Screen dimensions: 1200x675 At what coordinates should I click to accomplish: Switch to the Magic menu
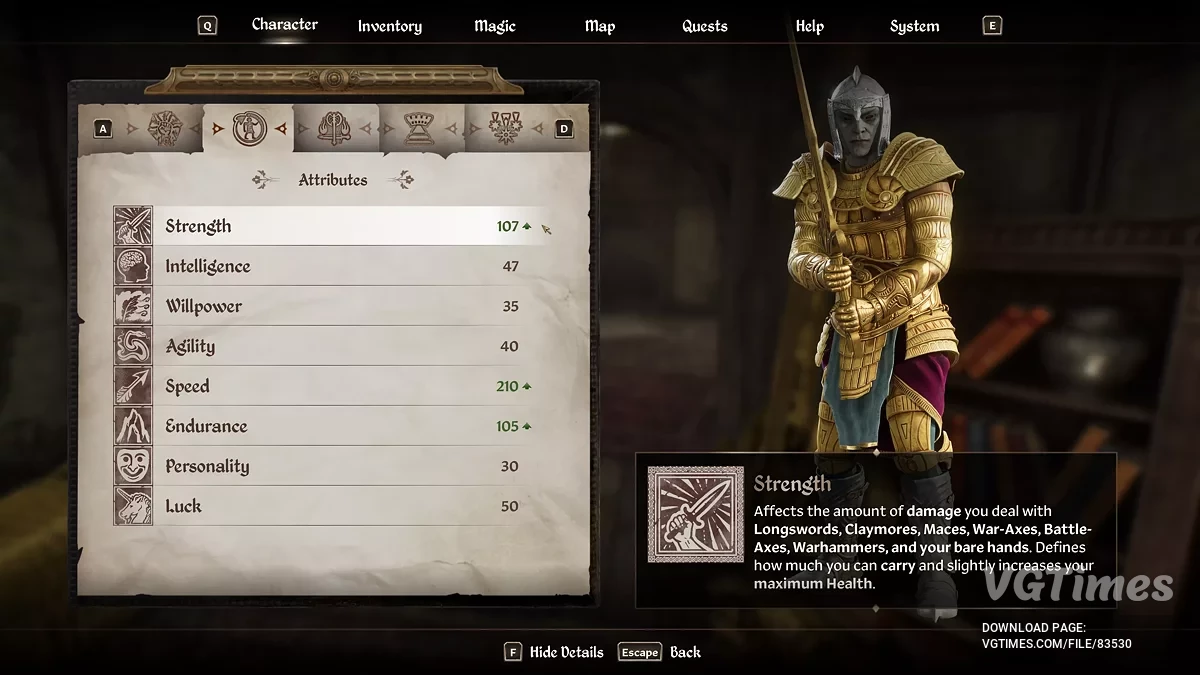click(497, 26)
